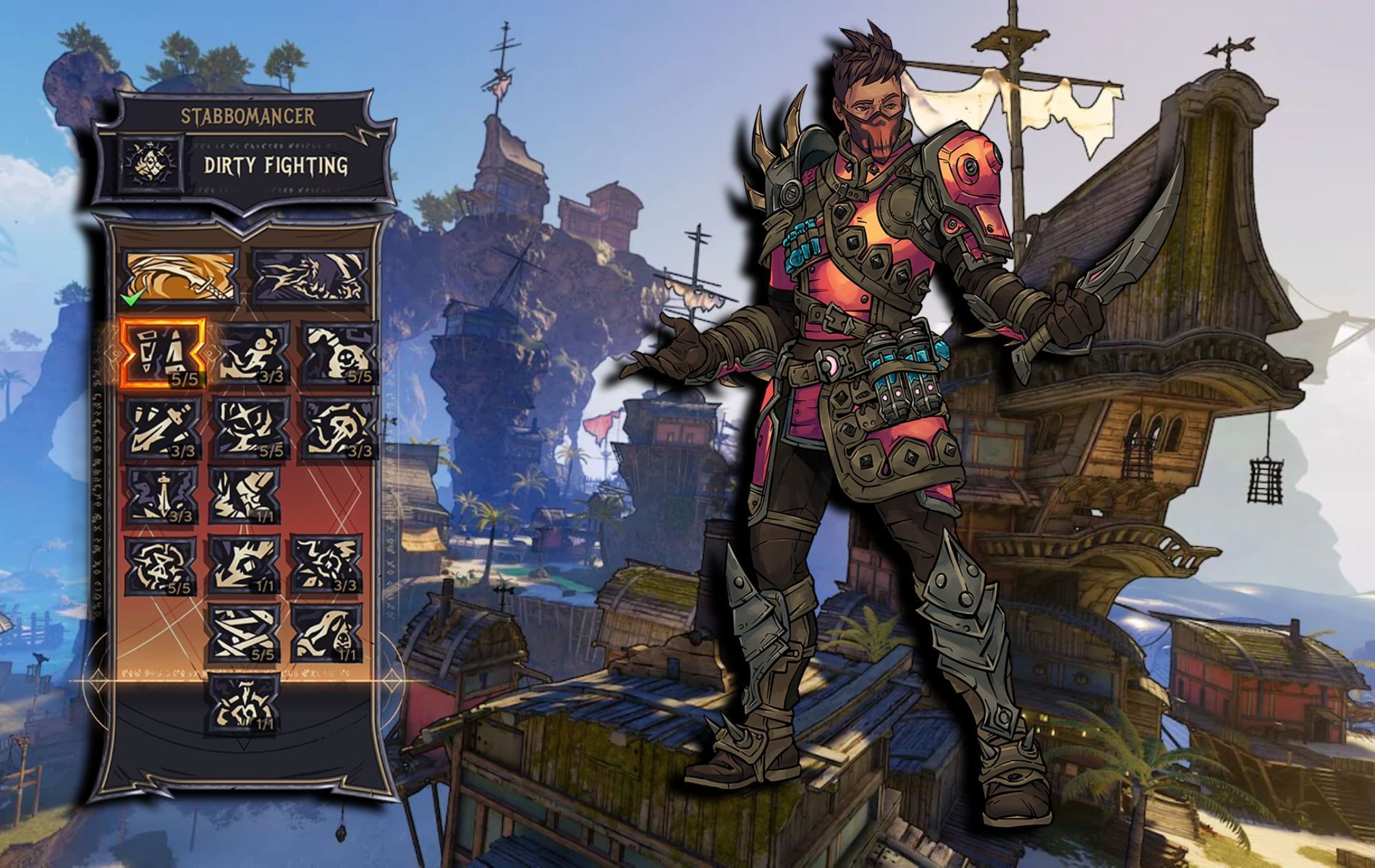Click the Executioner's Blade capstone skill
1375x868 pixels.
tap(245, 702)
